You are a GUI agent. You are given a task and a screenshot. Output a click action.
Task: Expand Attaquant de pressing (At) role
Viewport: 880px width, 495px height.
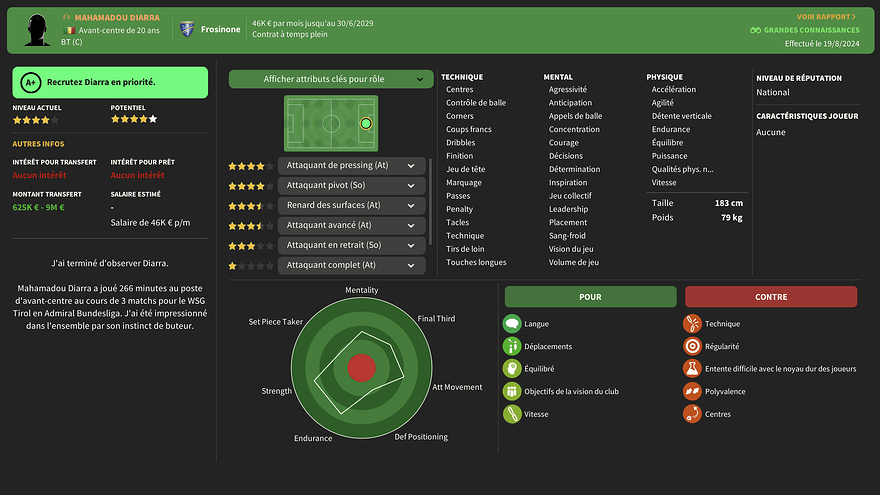click(x=410, y=166)
